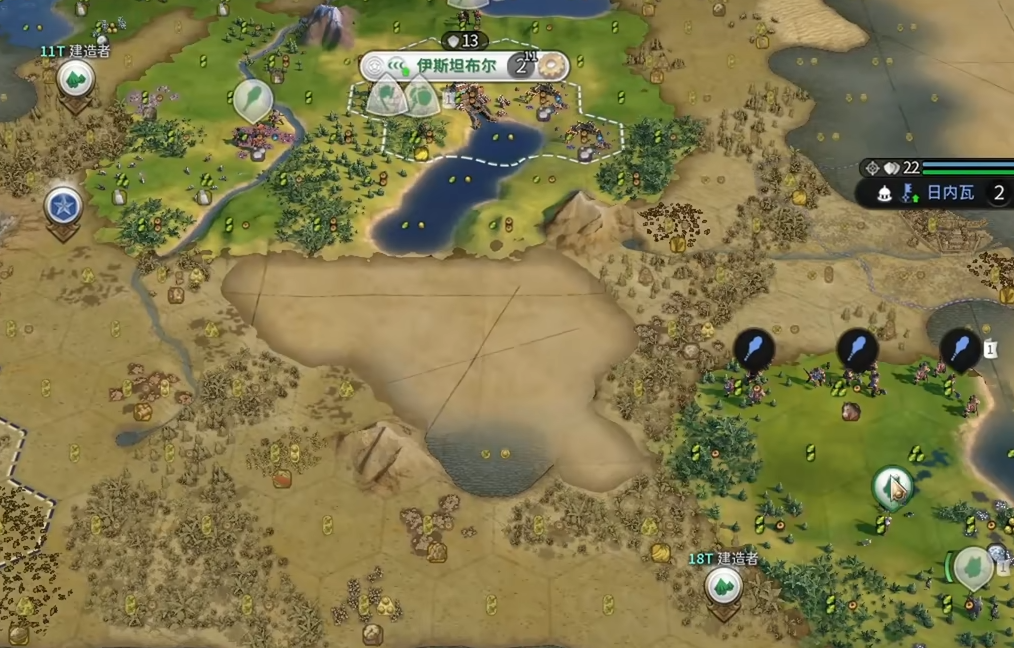
Task: Select the 11T 建造者 map pin icon
Action: coord(76,79)
